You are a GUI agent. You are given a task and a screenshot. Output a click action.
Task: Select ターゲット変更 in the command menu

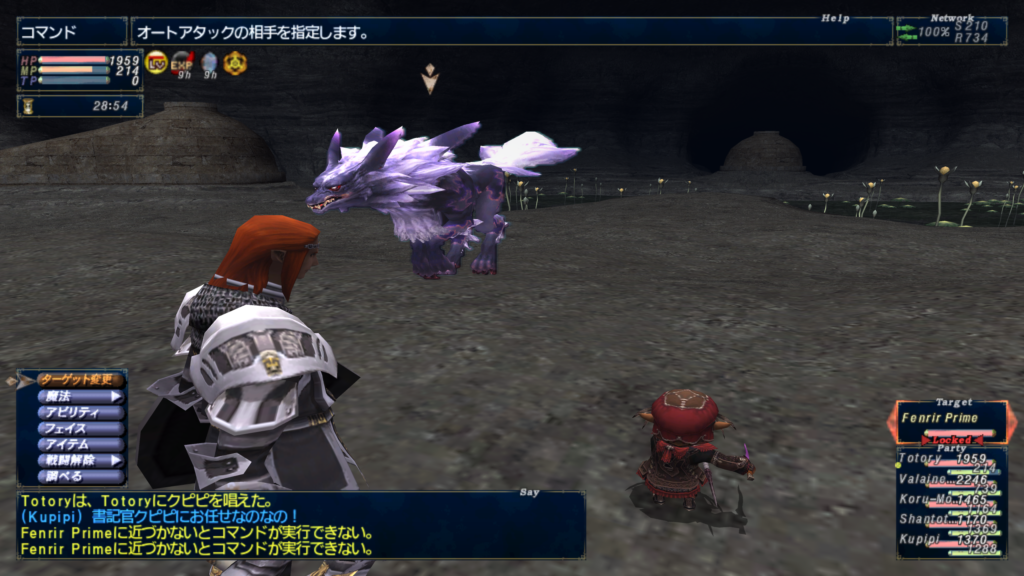pos(79,380)
